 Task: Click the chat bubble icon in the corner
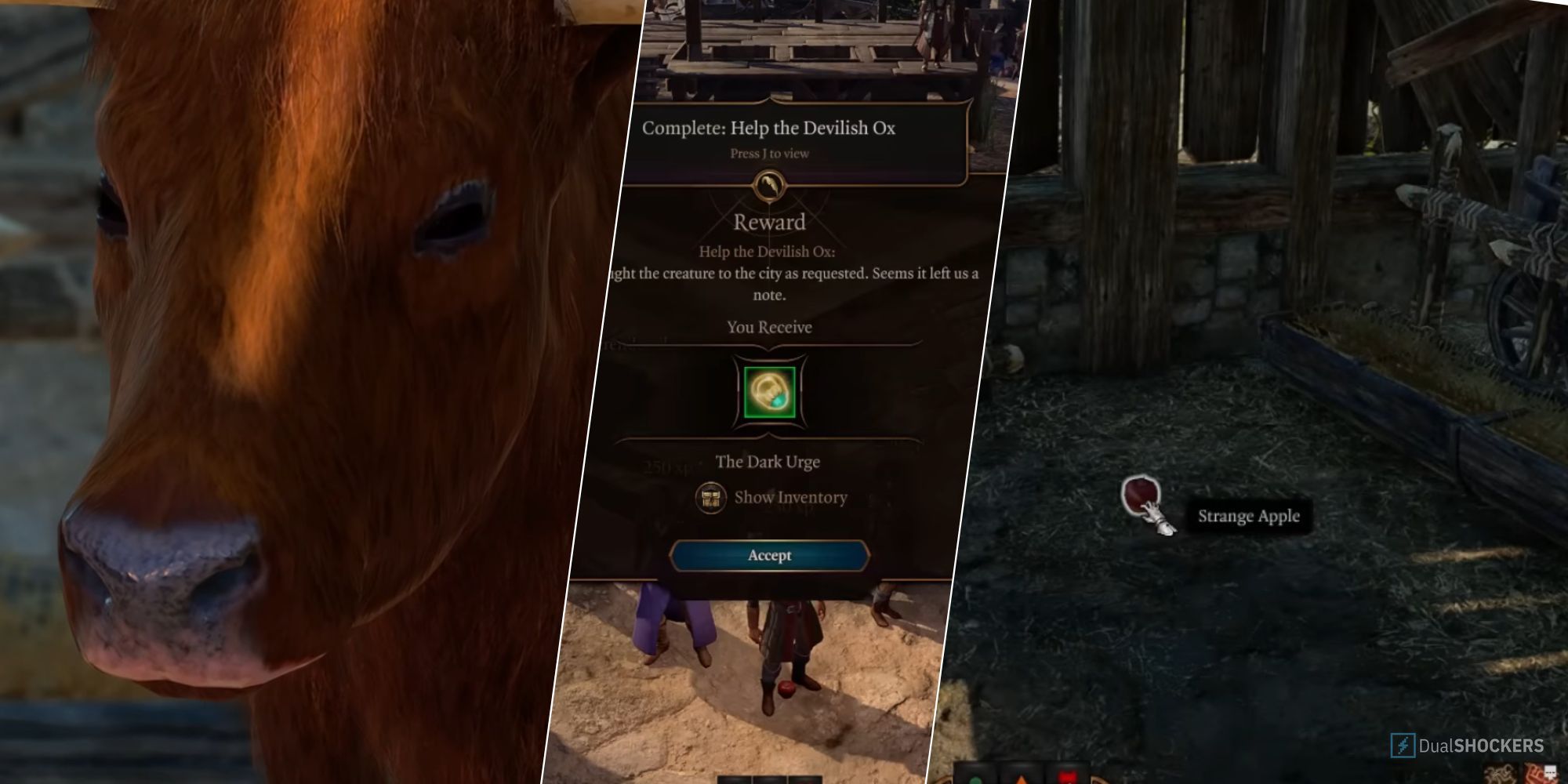tap(1549, 771)
